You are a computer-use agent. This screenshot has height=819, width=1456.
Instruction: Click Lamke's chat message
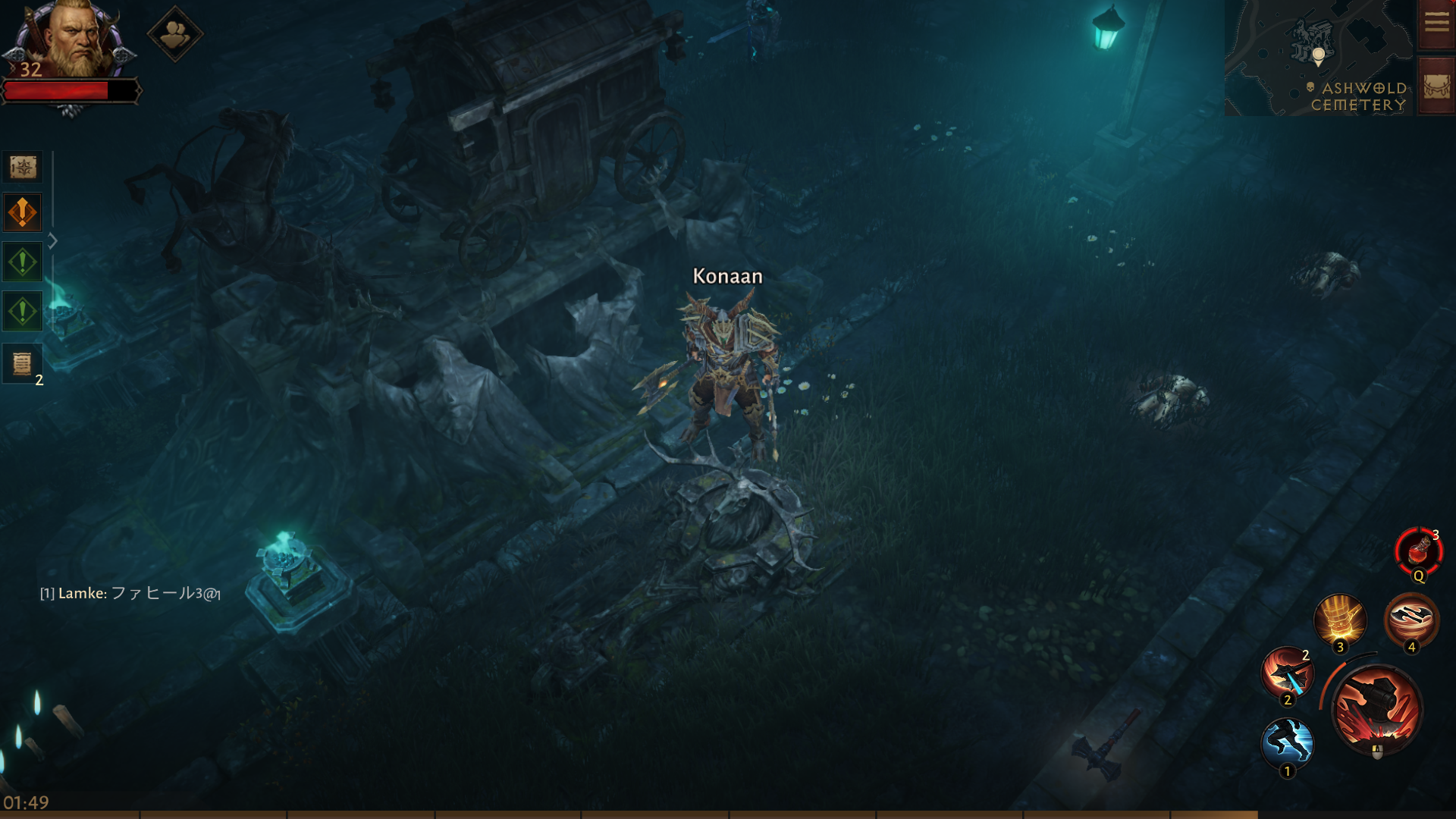tap(129, 596)
